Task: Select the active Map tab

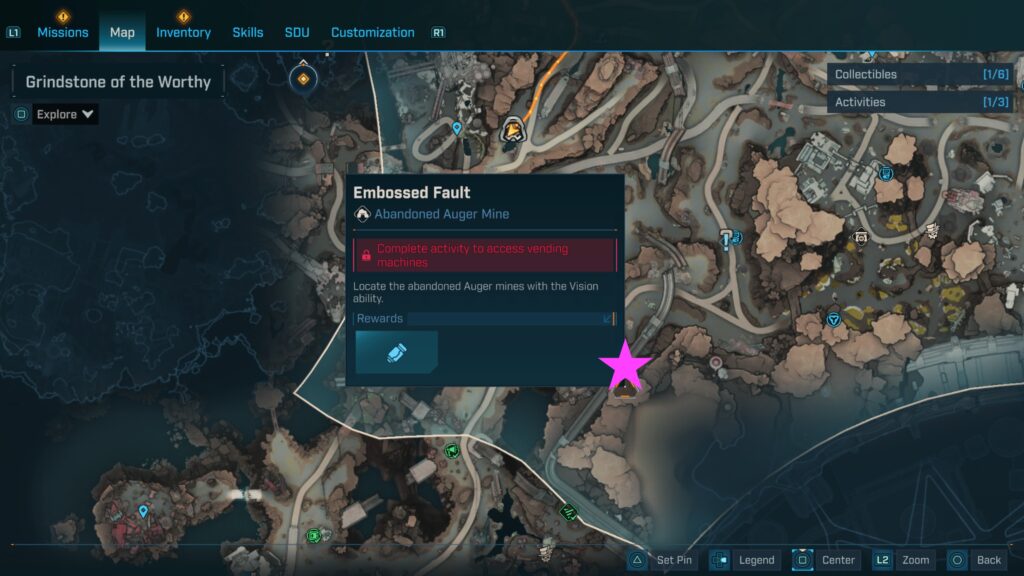Action: click(x=122, y=32)
